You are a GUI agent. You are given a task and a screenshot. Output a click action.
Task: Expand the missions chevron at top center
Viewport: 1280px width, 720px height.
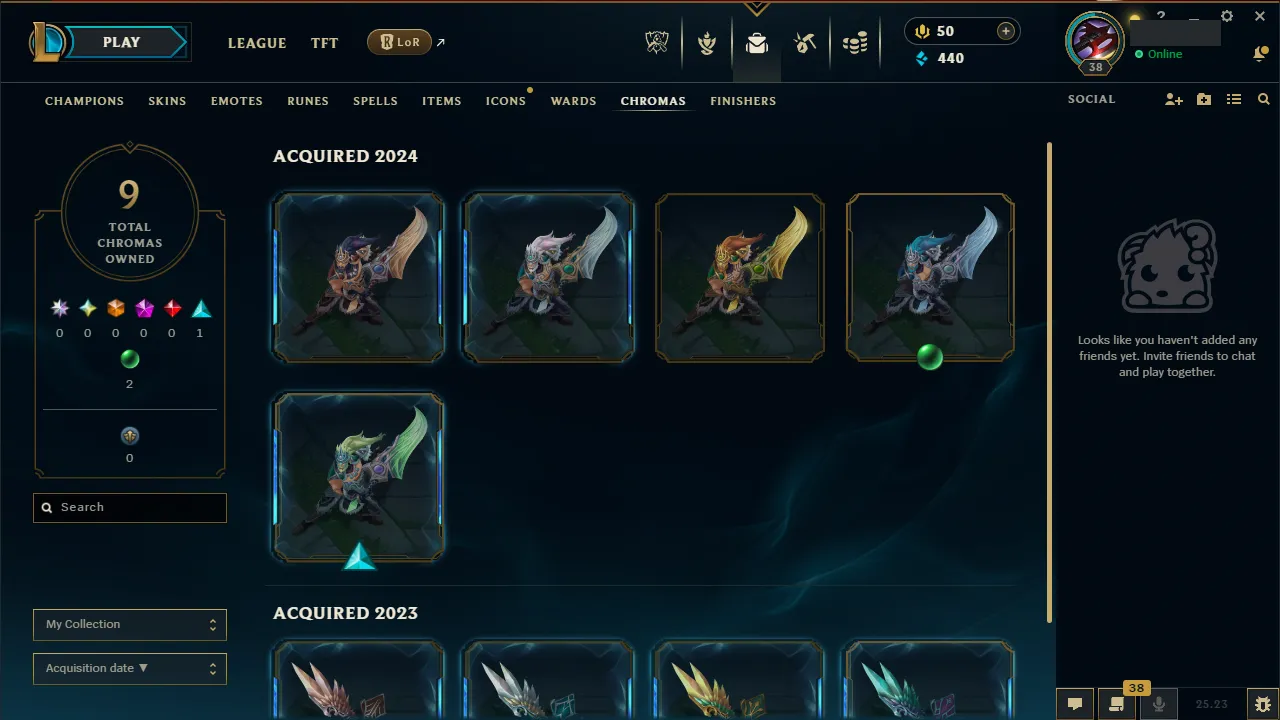click(x=757, y=8)
